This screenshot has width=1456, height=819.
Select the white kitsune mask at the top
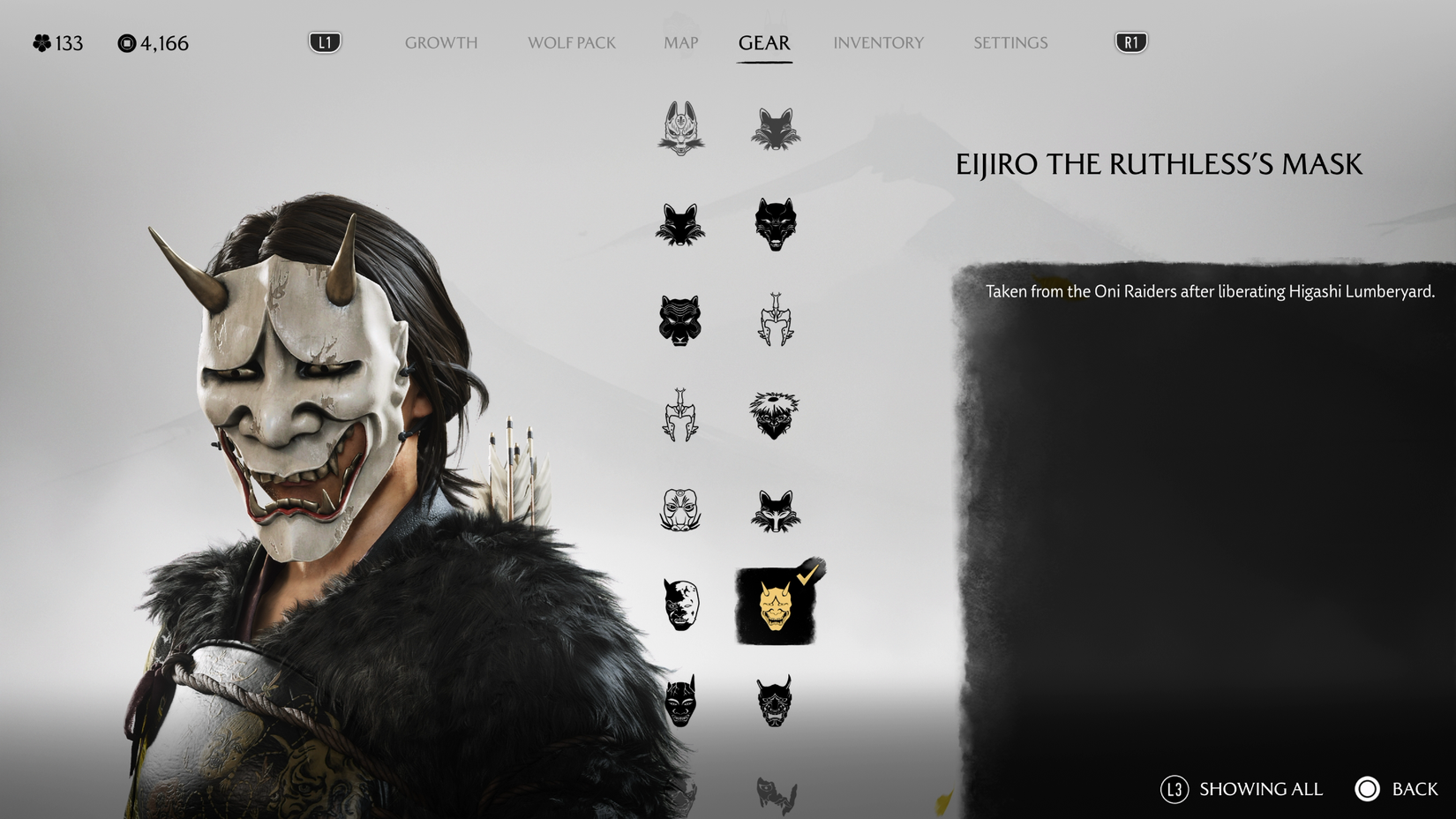(x=679, y=126)
